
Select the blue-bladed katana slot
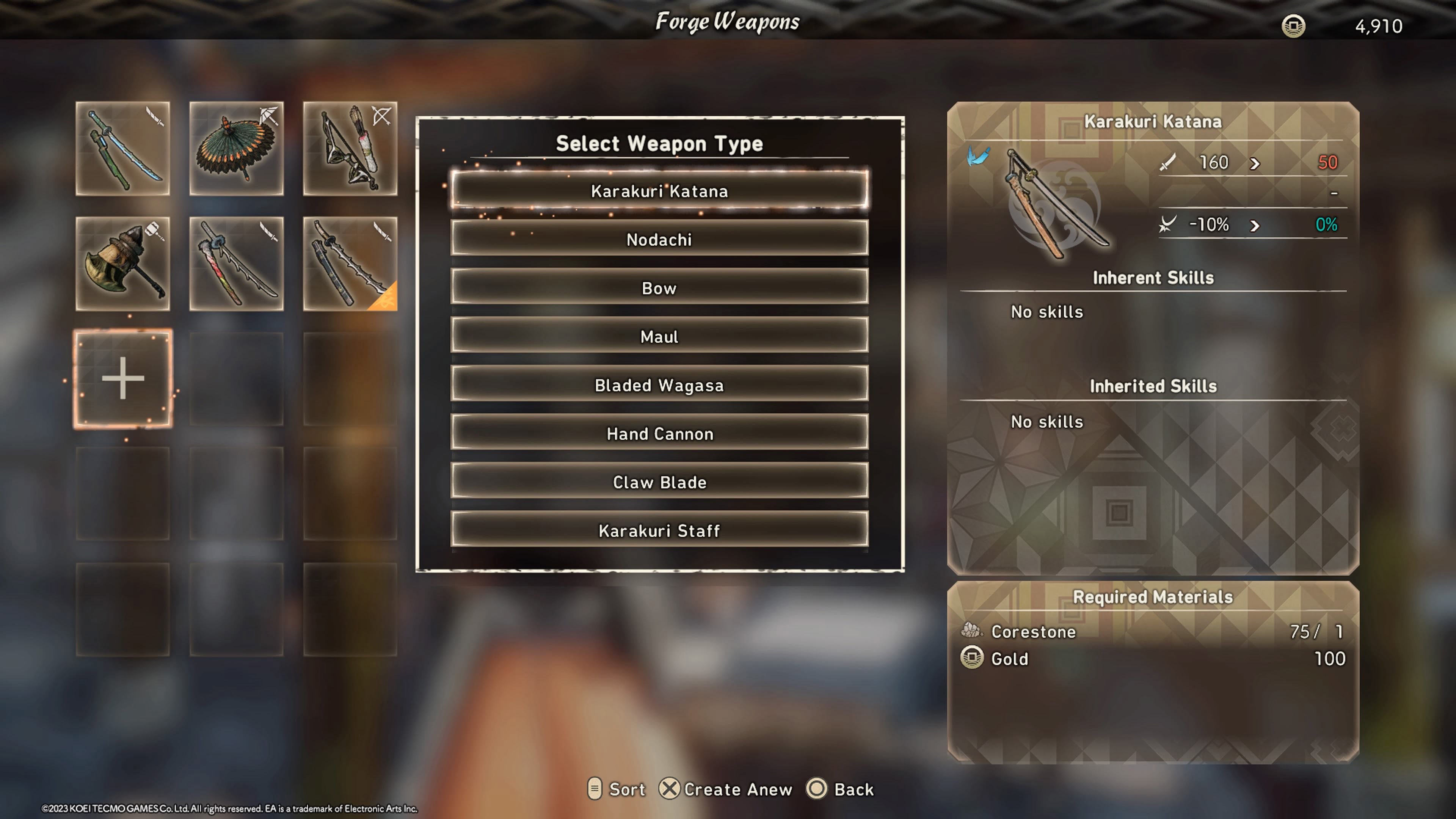[122, 149]
